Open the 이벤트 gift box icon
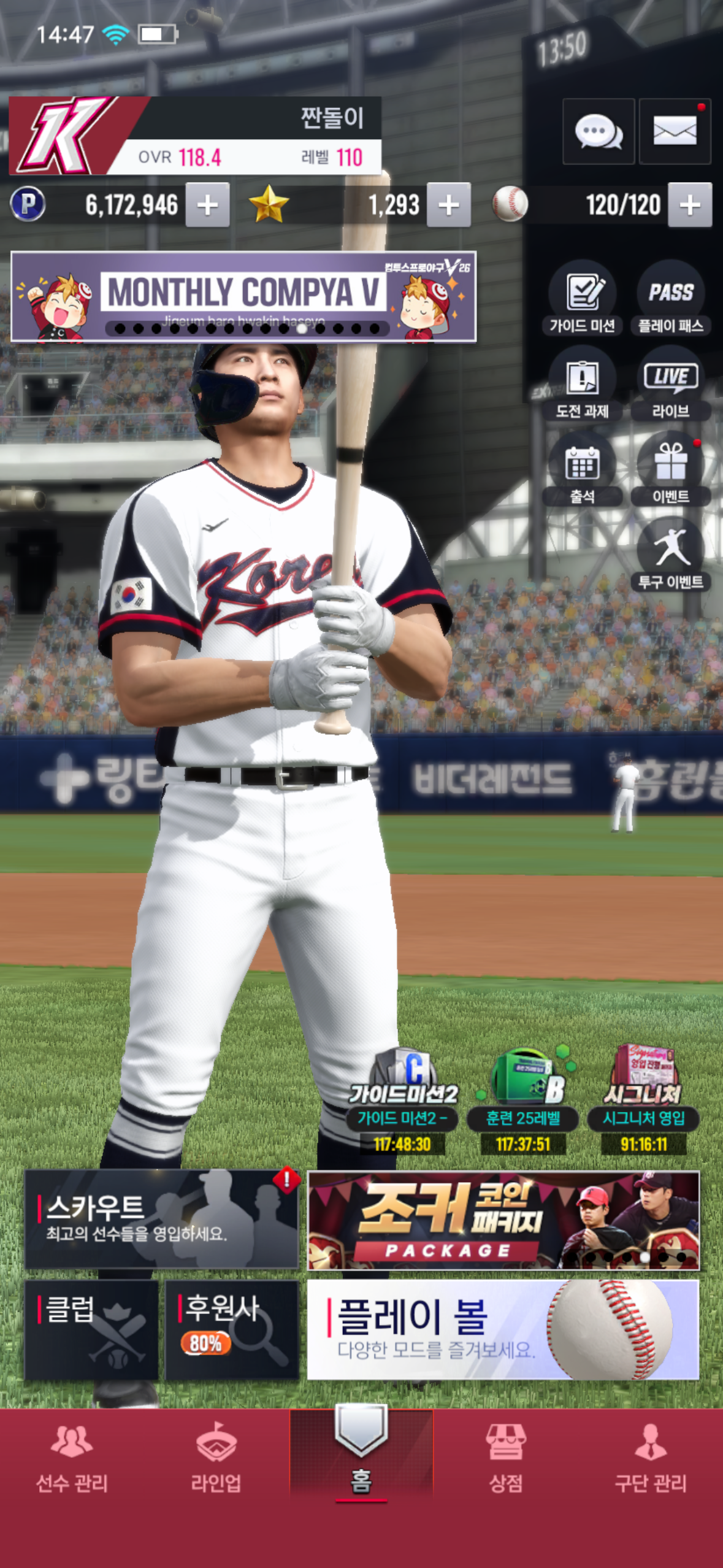 671,470
